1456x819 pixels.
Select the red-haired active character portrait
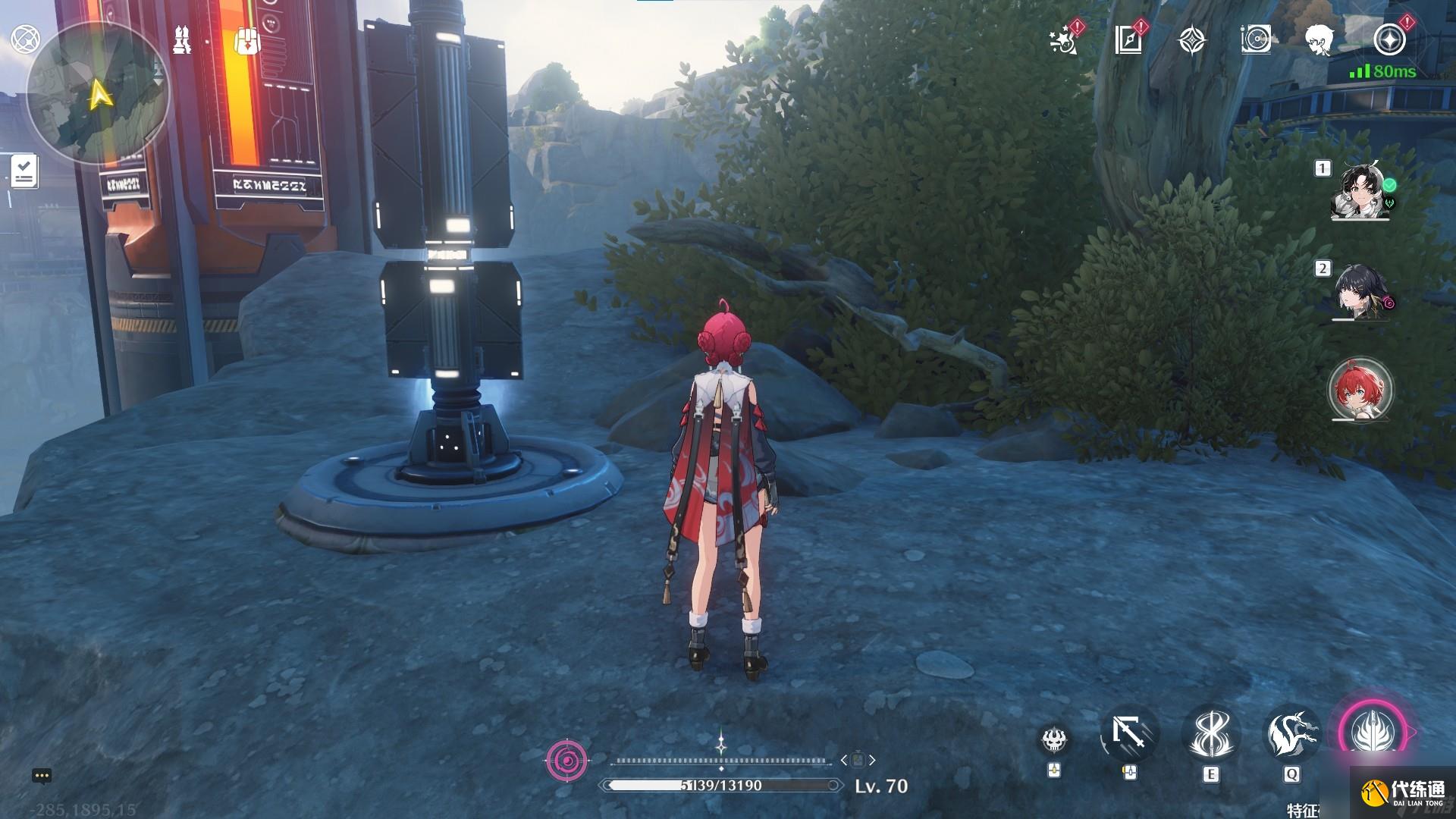1360,391
